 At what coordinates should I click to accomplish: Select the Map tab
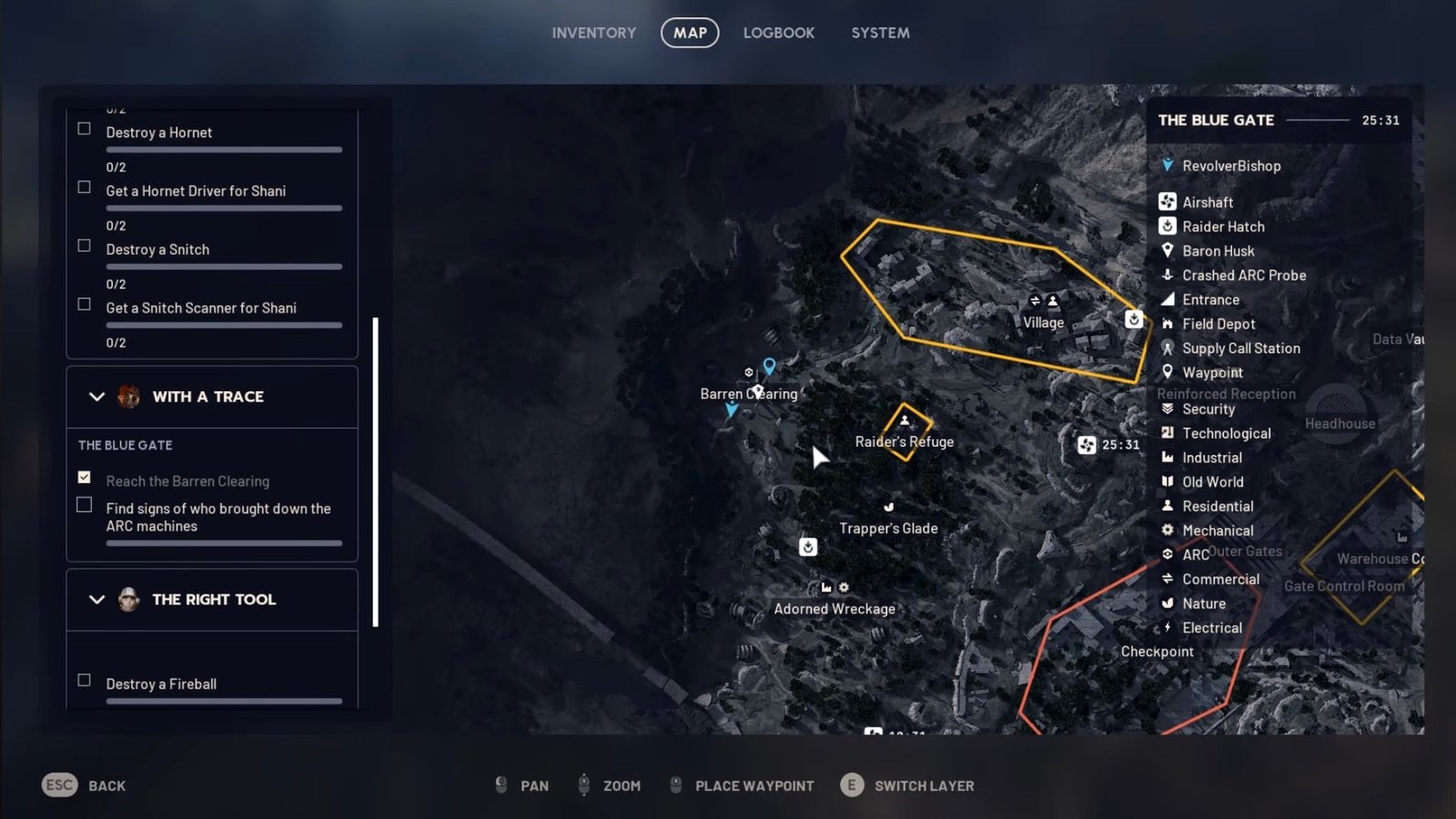coord(690,33)
